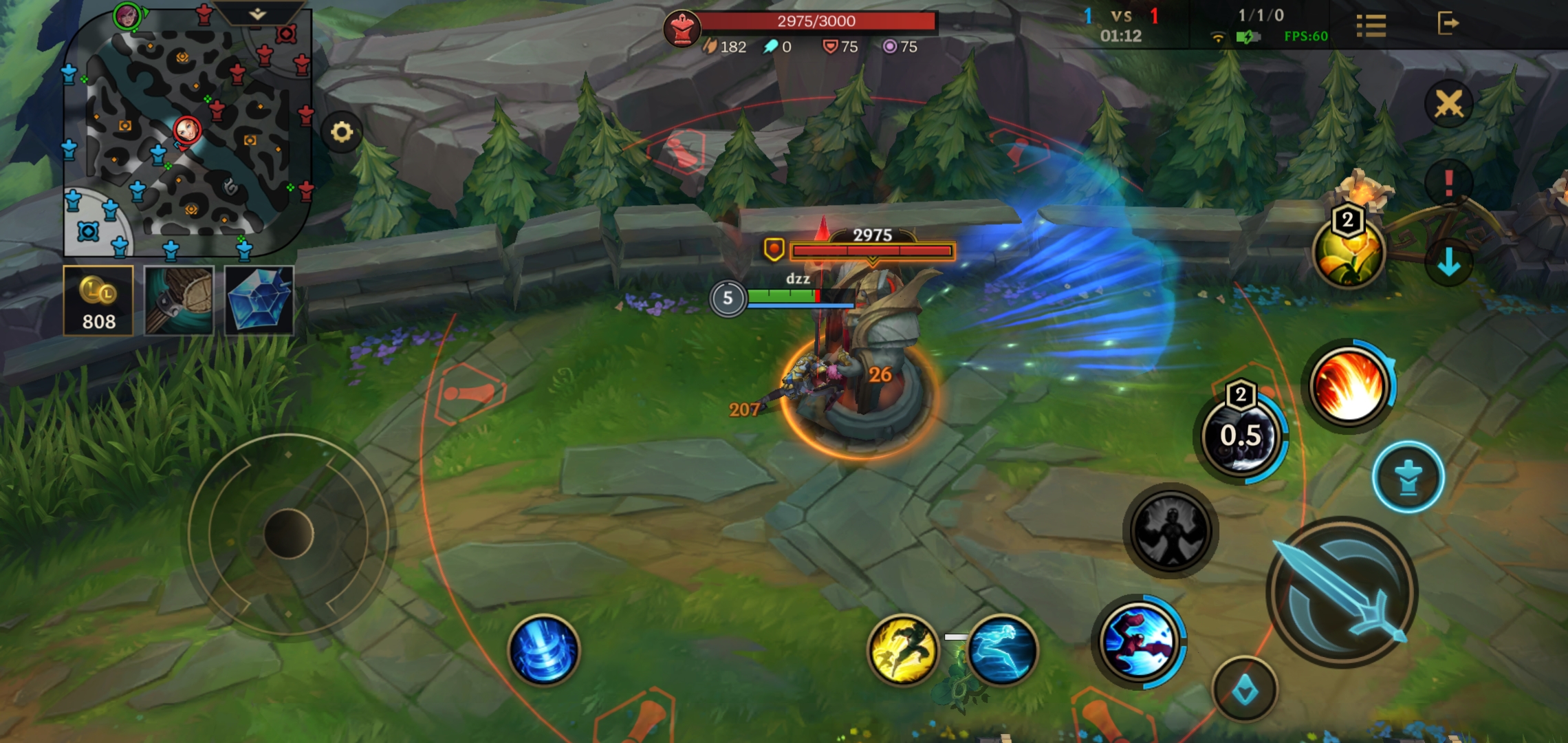Target towers with the blue turret button

click(x=1408, y=477)
